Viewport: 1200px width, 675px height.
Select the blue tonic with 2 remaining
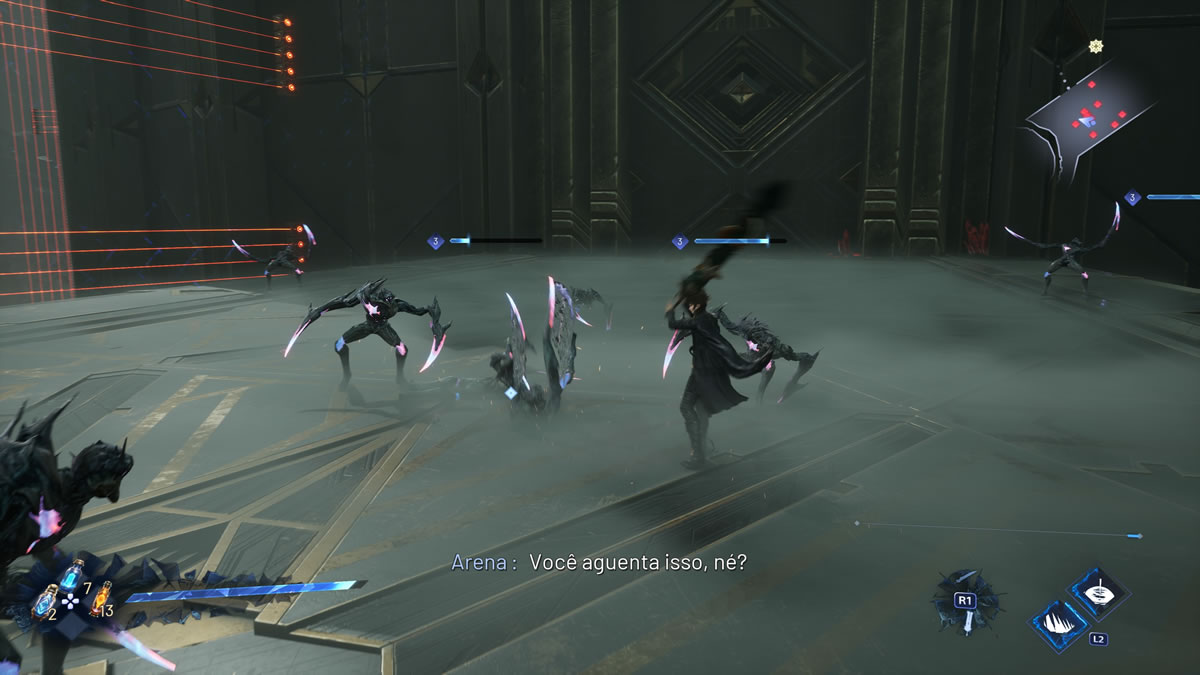46,600
